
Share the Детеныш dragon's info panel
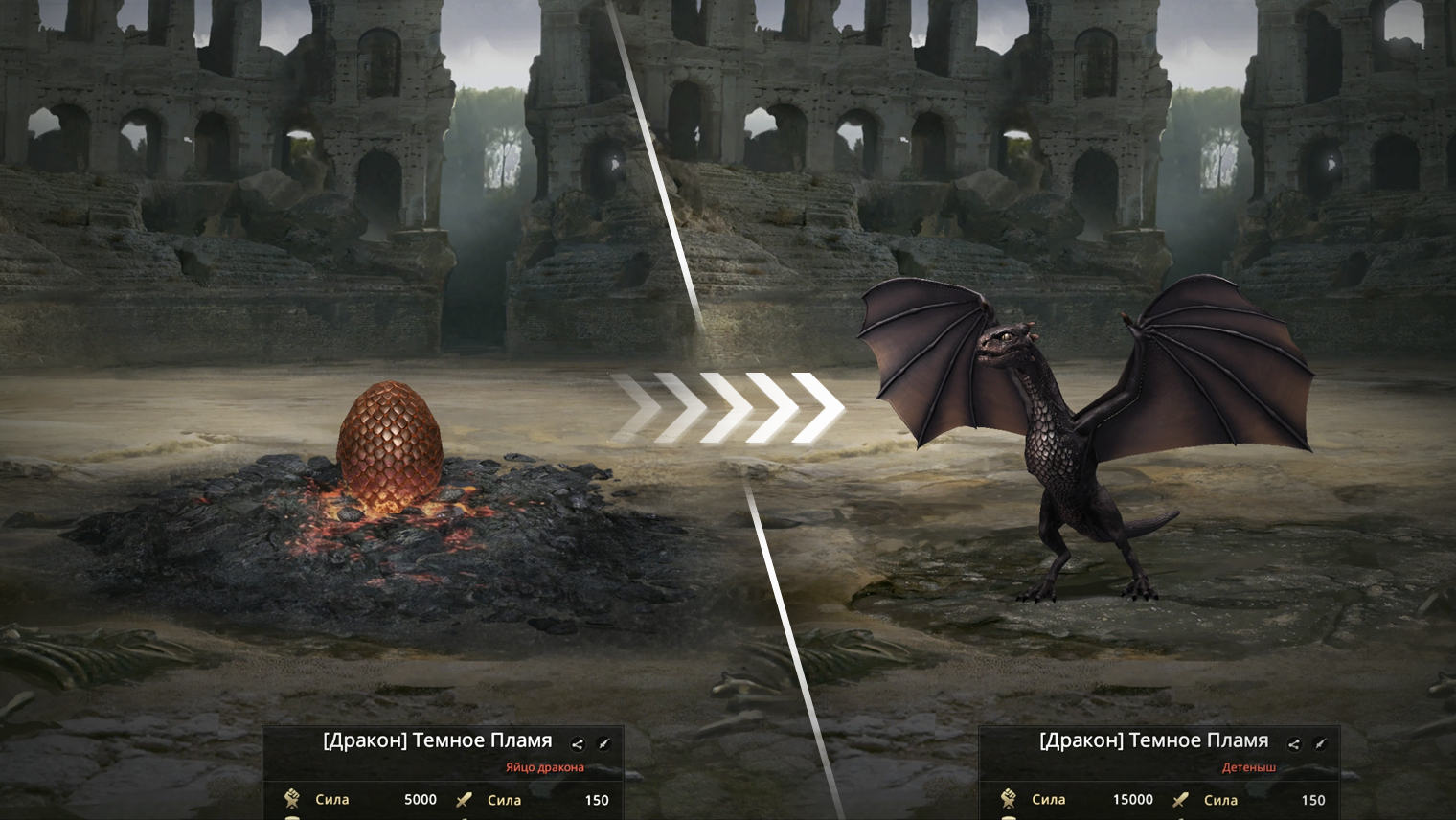(1294, 743)
